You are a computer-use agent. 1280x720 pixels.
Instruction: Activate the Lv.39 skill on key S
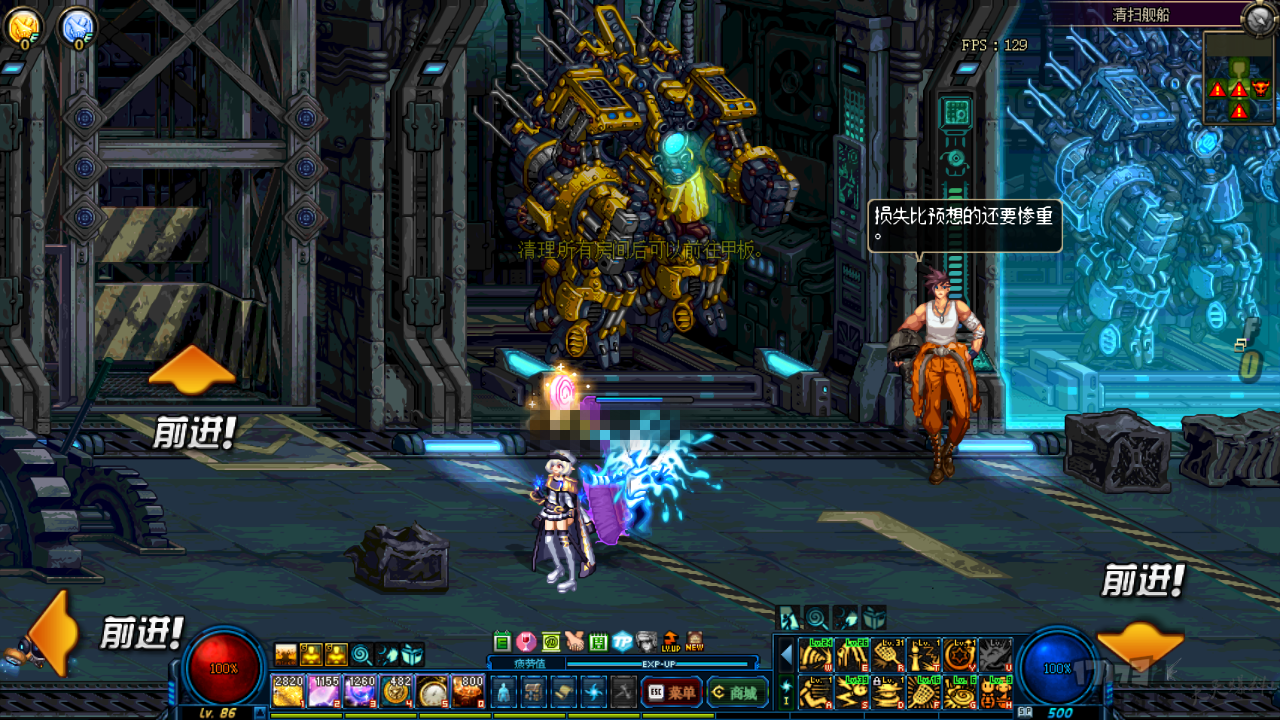pyautogui.click(x=852, y=691)
